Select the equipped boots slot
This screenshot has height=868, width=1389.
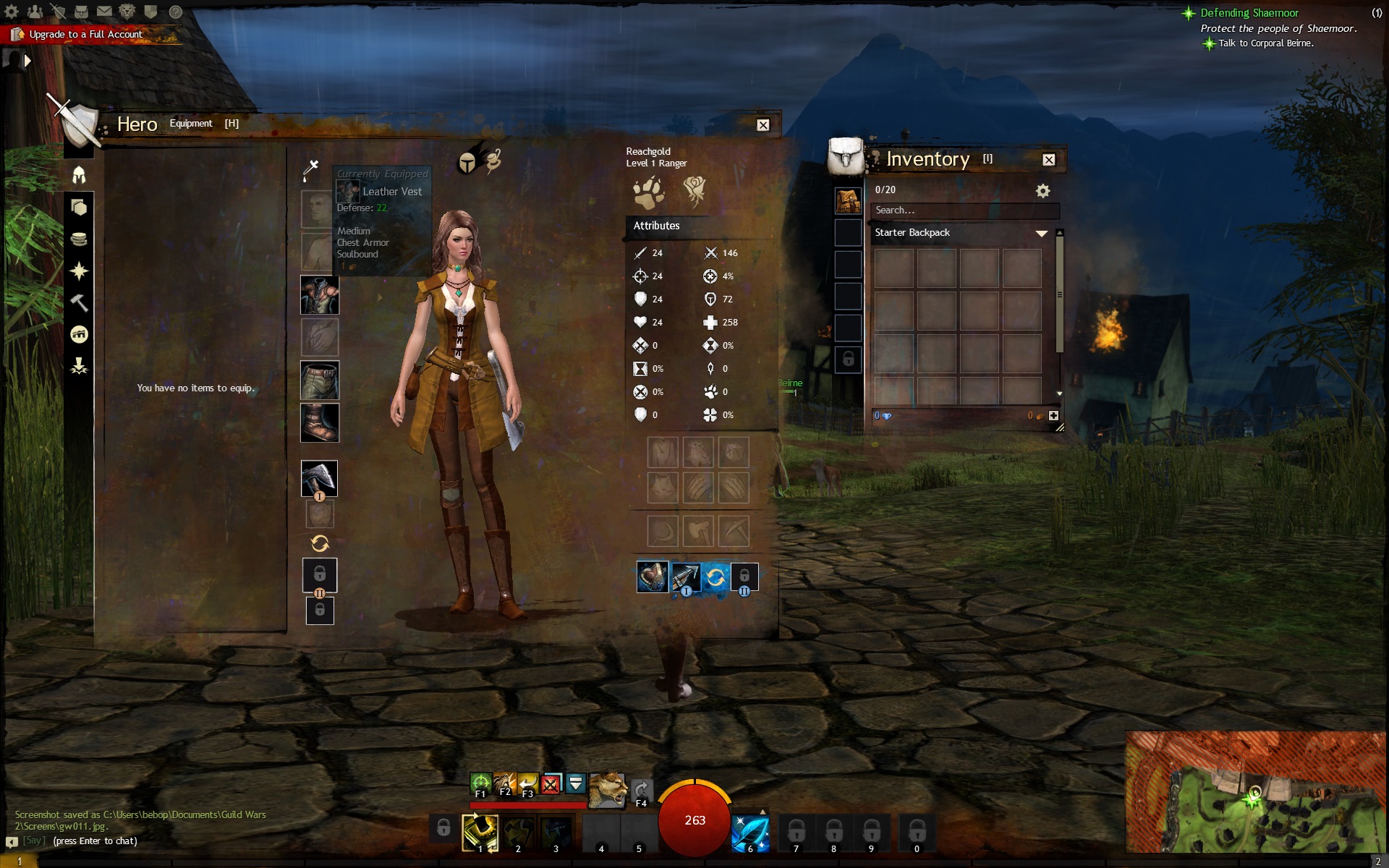[319, 422]
